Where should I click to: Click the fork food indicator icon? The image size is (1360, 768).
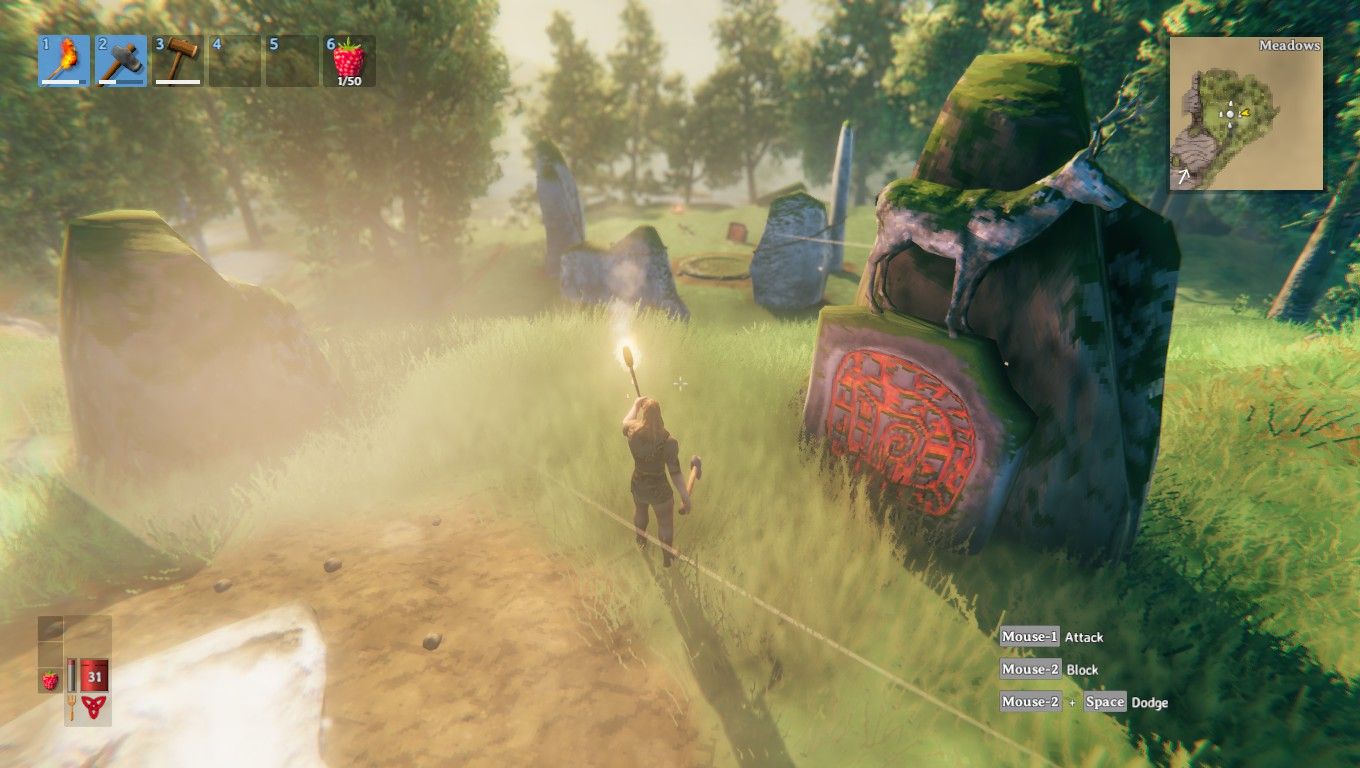pyautogui.click(x=72, y=708)
